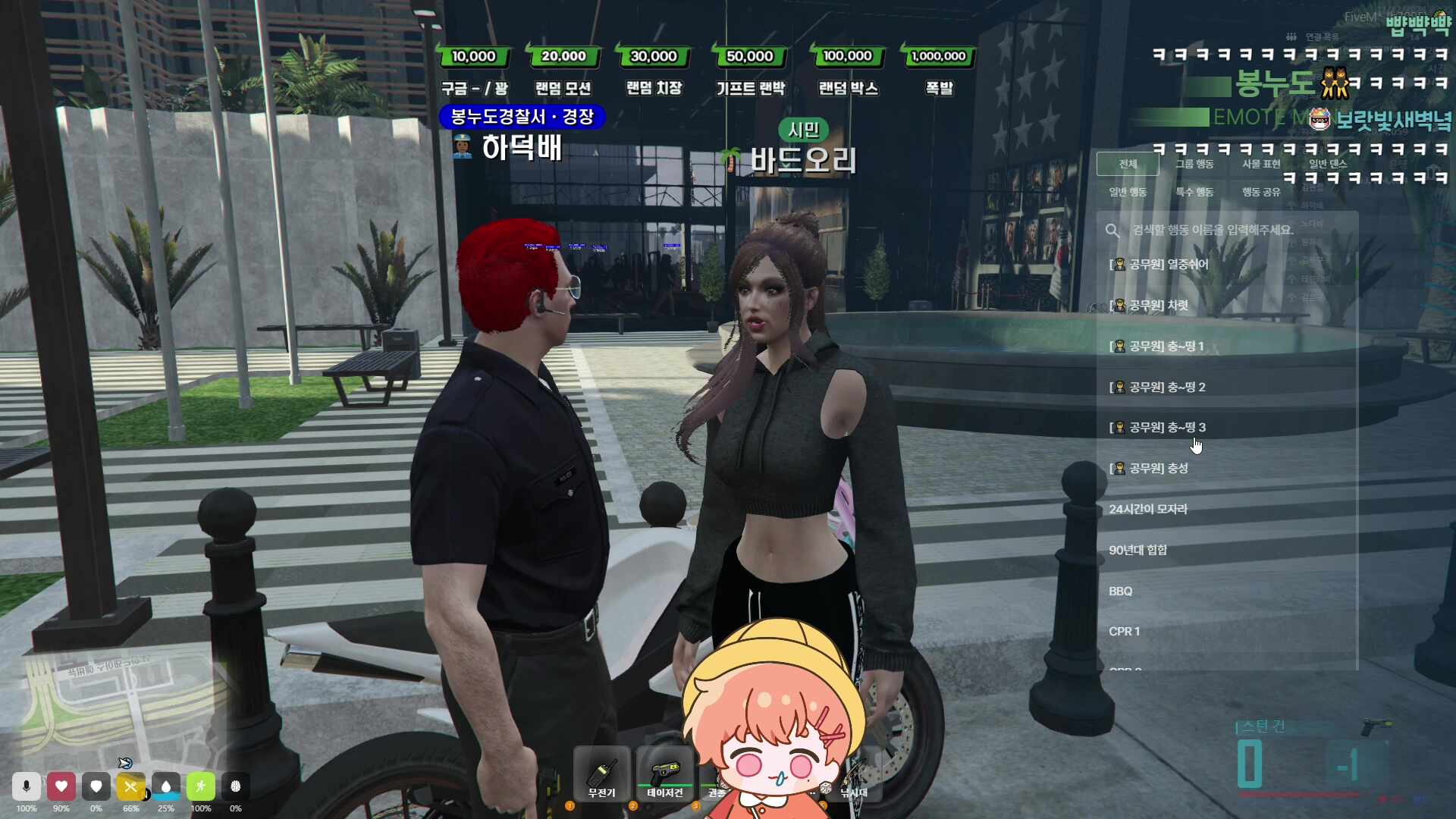Switch to the 그룹 행동 tab
This screenshot has height=819, width=1456.
point(1197,164)
